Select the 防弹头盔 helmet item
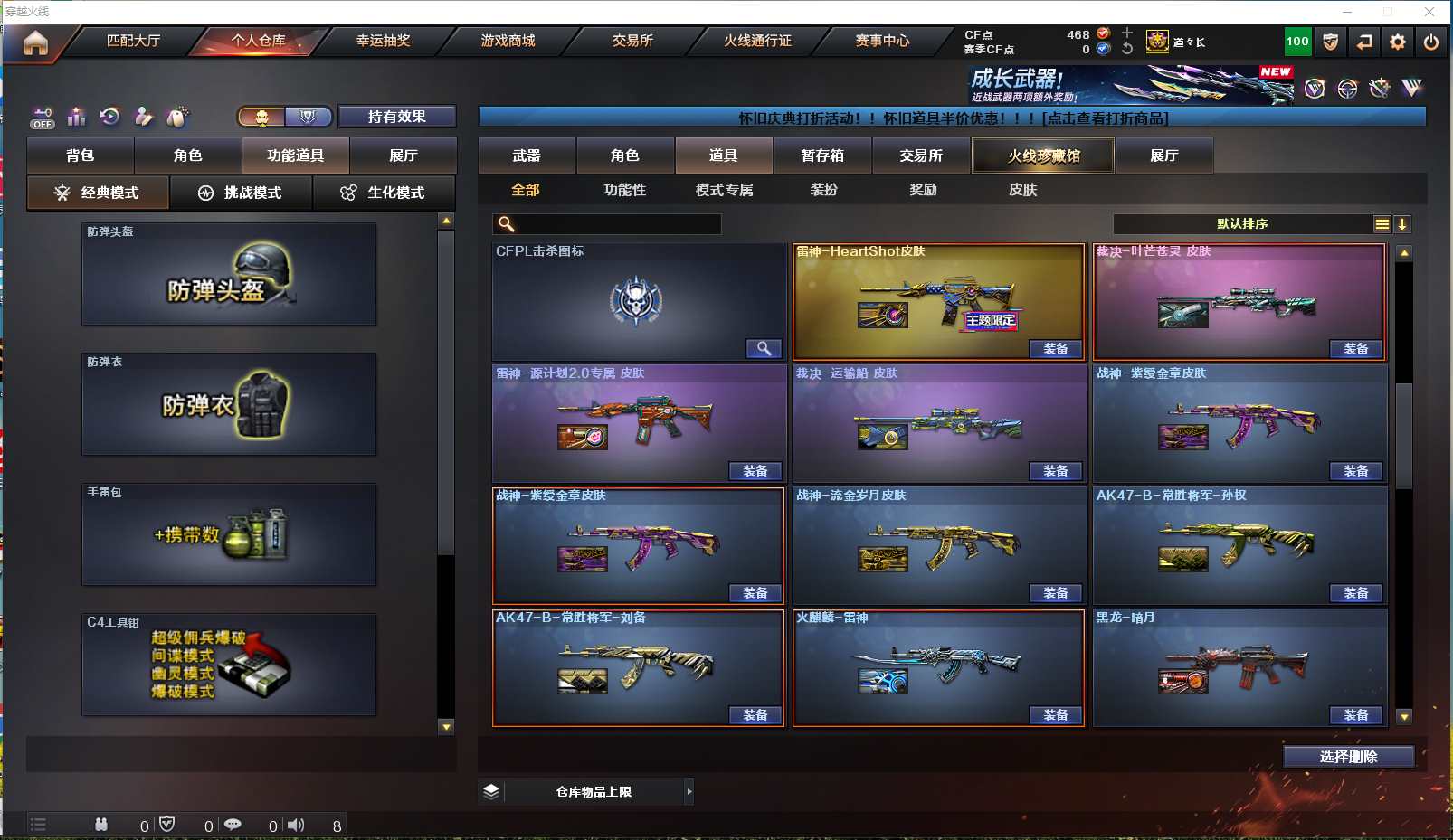Screen dimensions: 1453x840 click(229, 274)
